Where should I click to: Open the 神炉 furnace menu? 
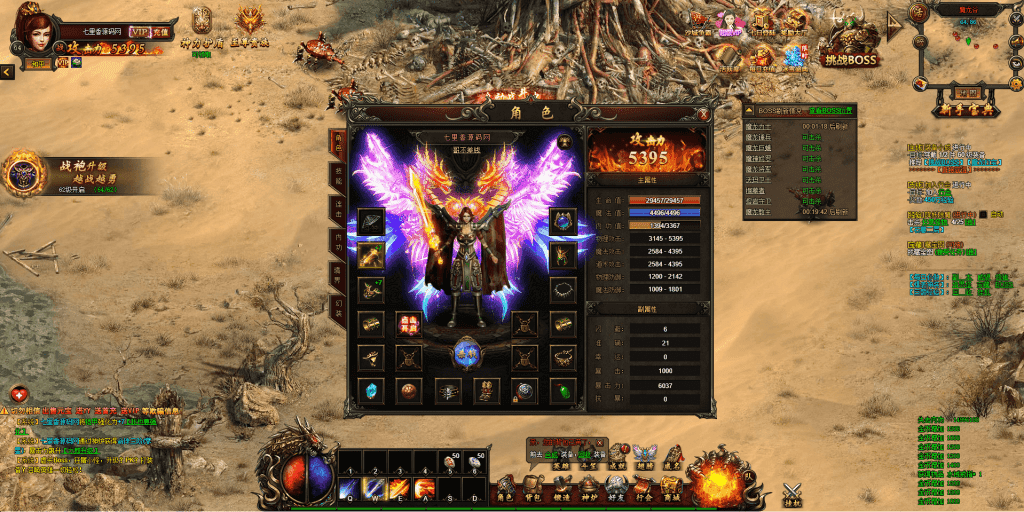point(588,489)
